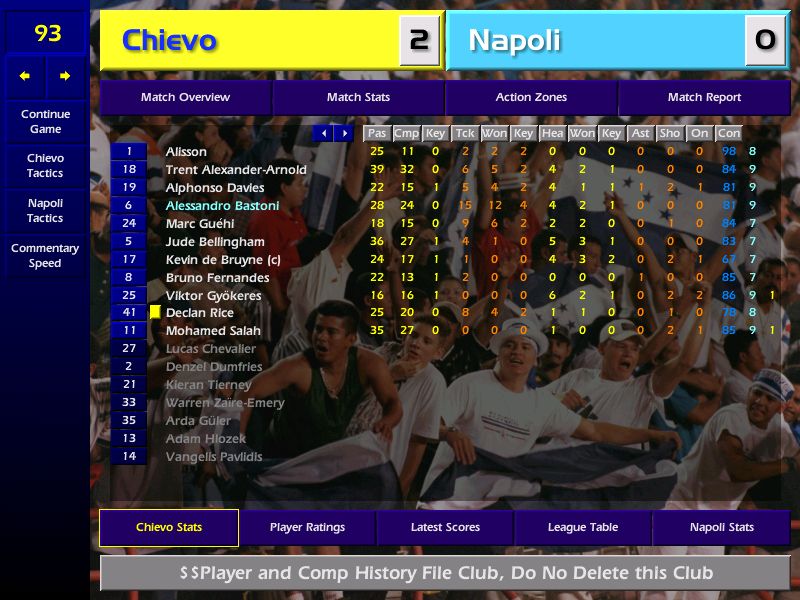Show Player Ratings
The image size is (800, 600).
click(307, 528)
